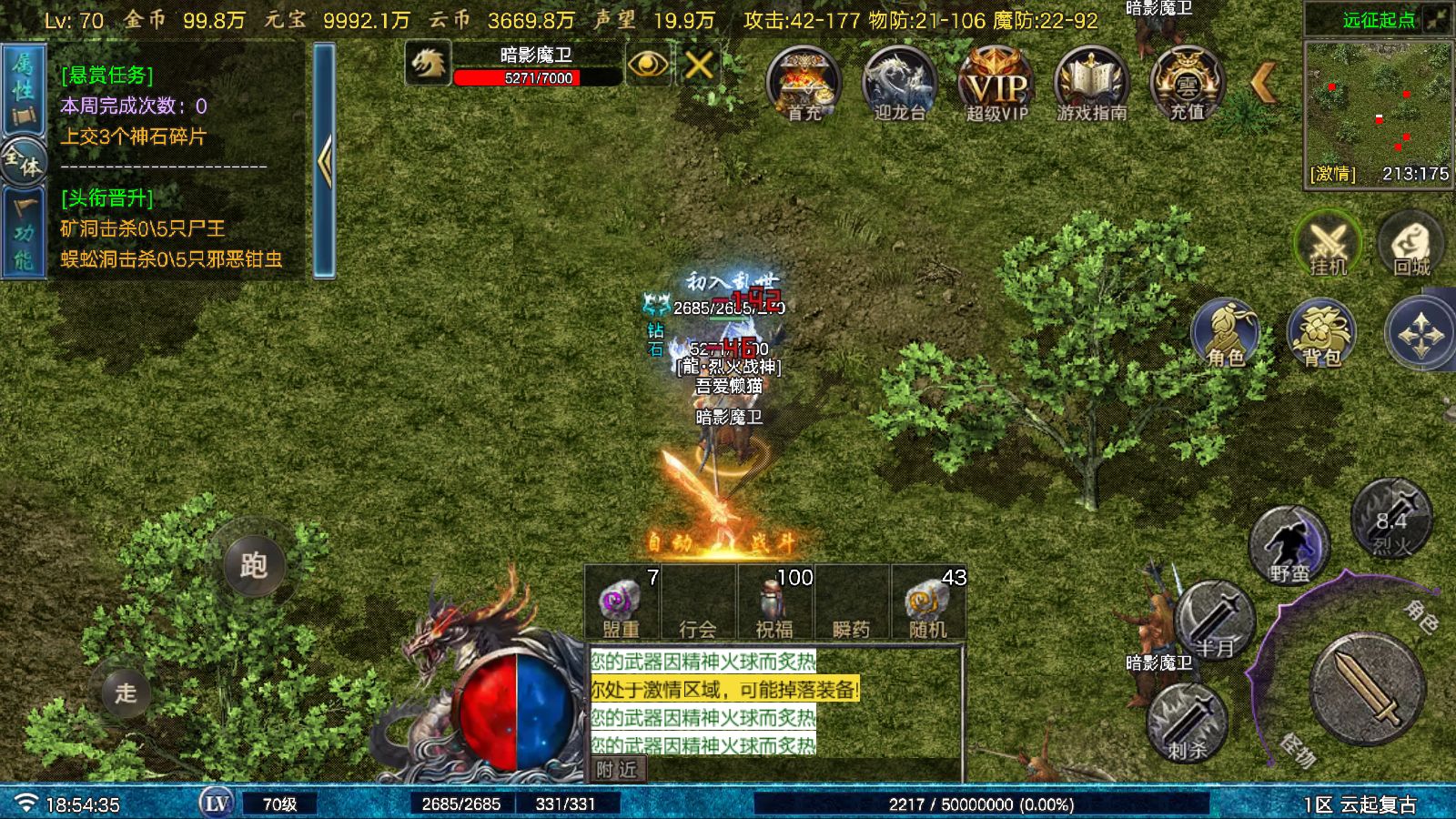The height and width of the screenshot is (819, 1456).
Task: Tap the main sword attack button
Action: pos(1367,689)
